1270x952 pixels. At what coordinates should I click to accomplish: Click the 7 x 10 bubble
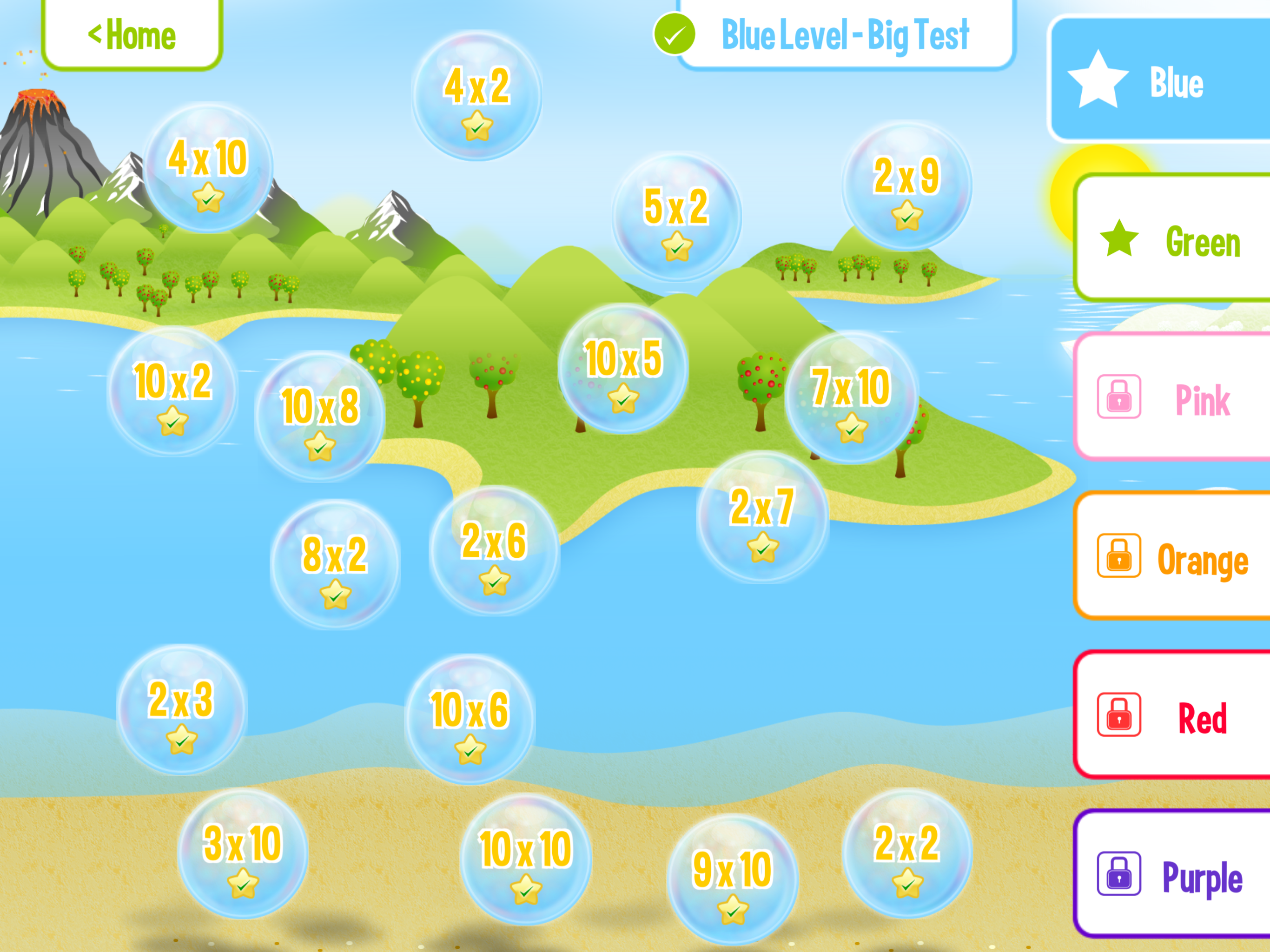(851, 397)
